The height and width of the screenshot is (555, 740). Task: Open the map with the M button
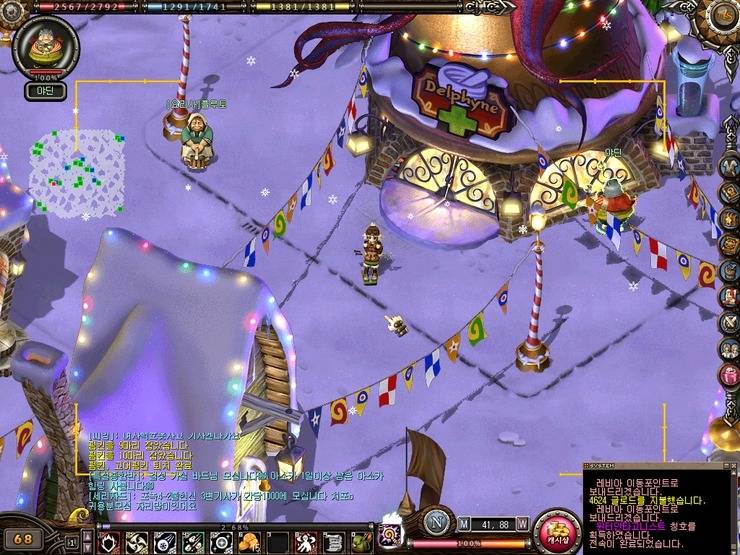coord(464,523)
